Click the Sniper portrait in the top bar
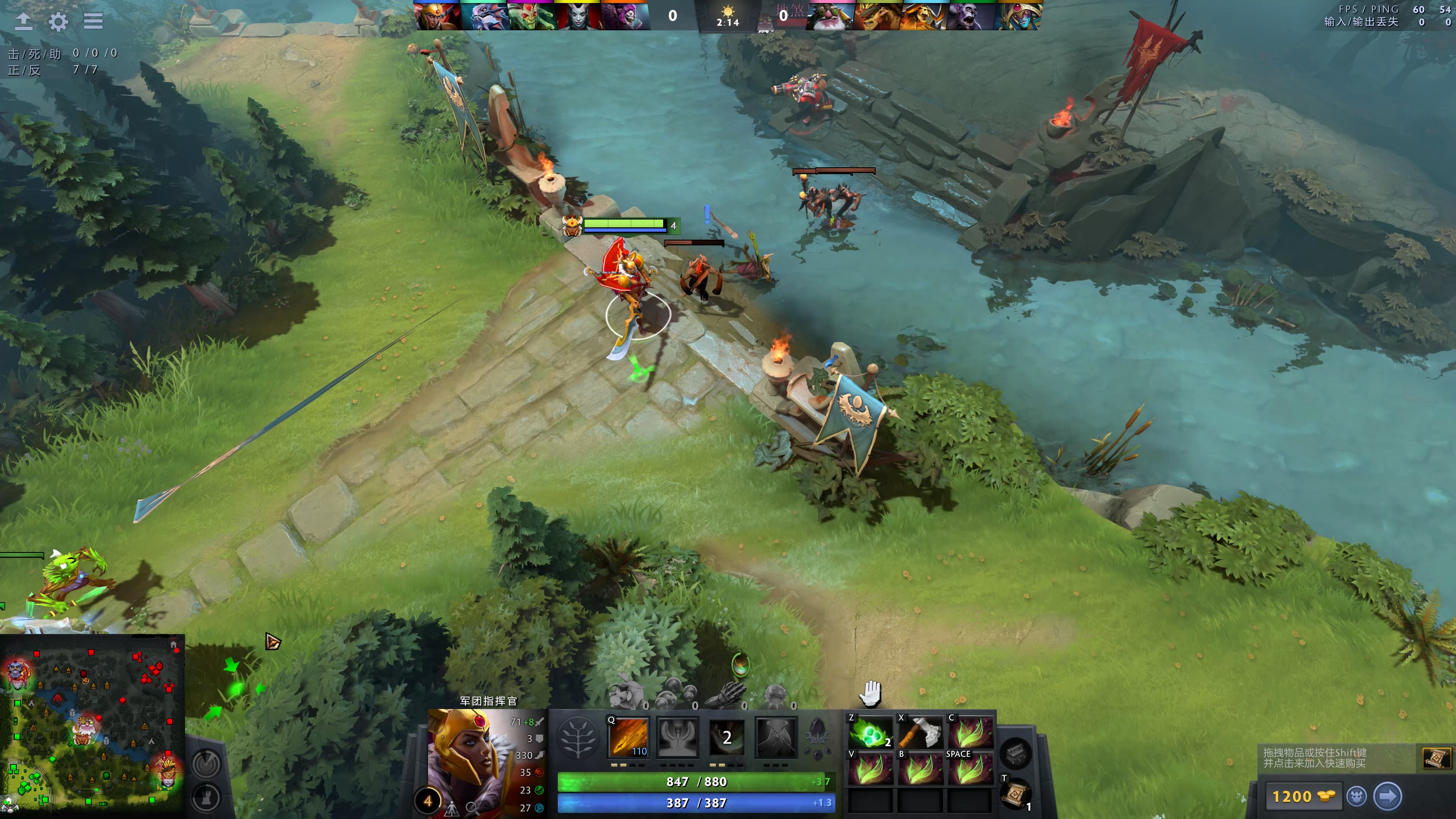The height and width of the screenshot is (819, 1456). [x=828, y=16]
